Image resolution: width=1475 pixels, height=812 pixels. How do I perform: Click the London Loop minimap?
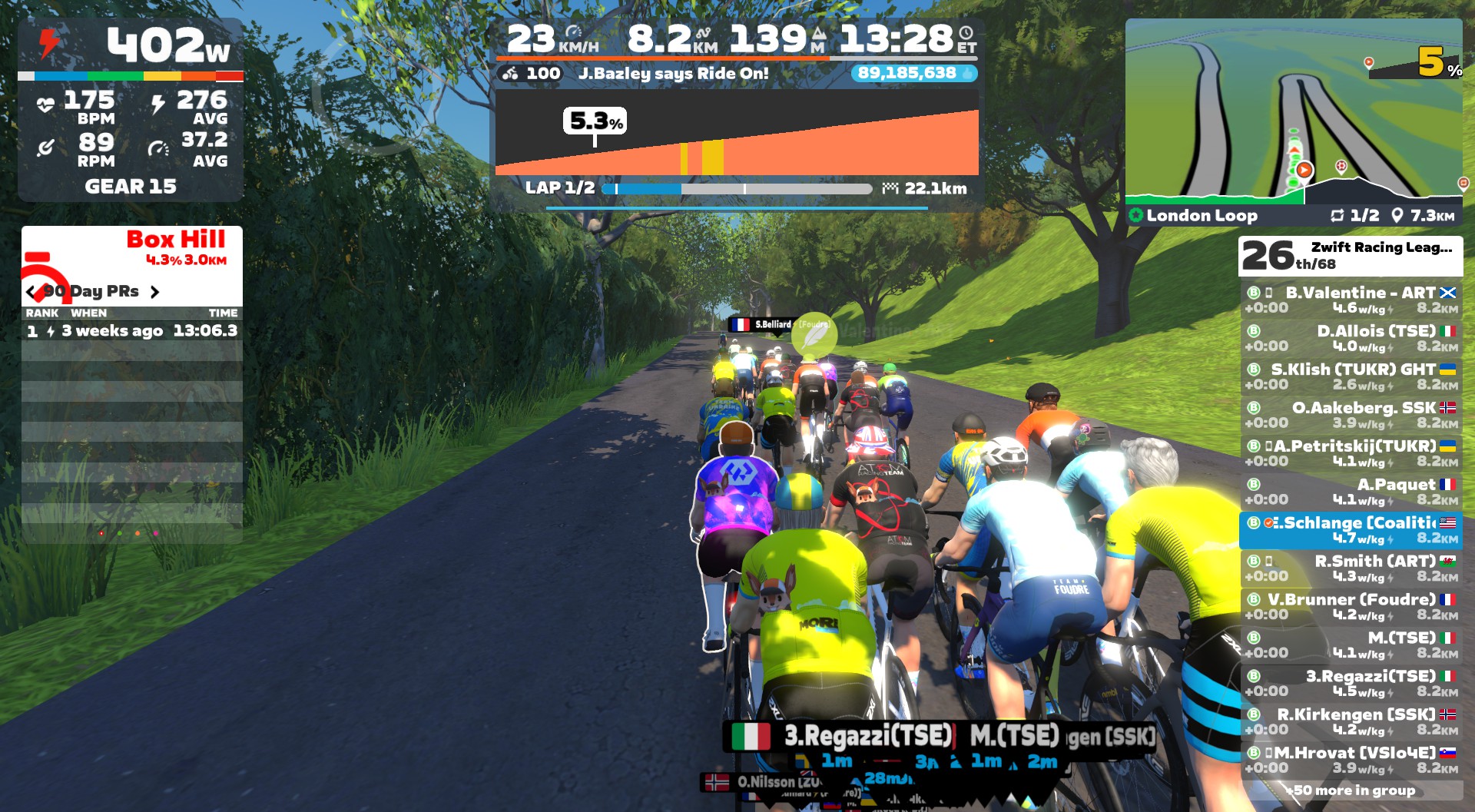point(1293,111)
